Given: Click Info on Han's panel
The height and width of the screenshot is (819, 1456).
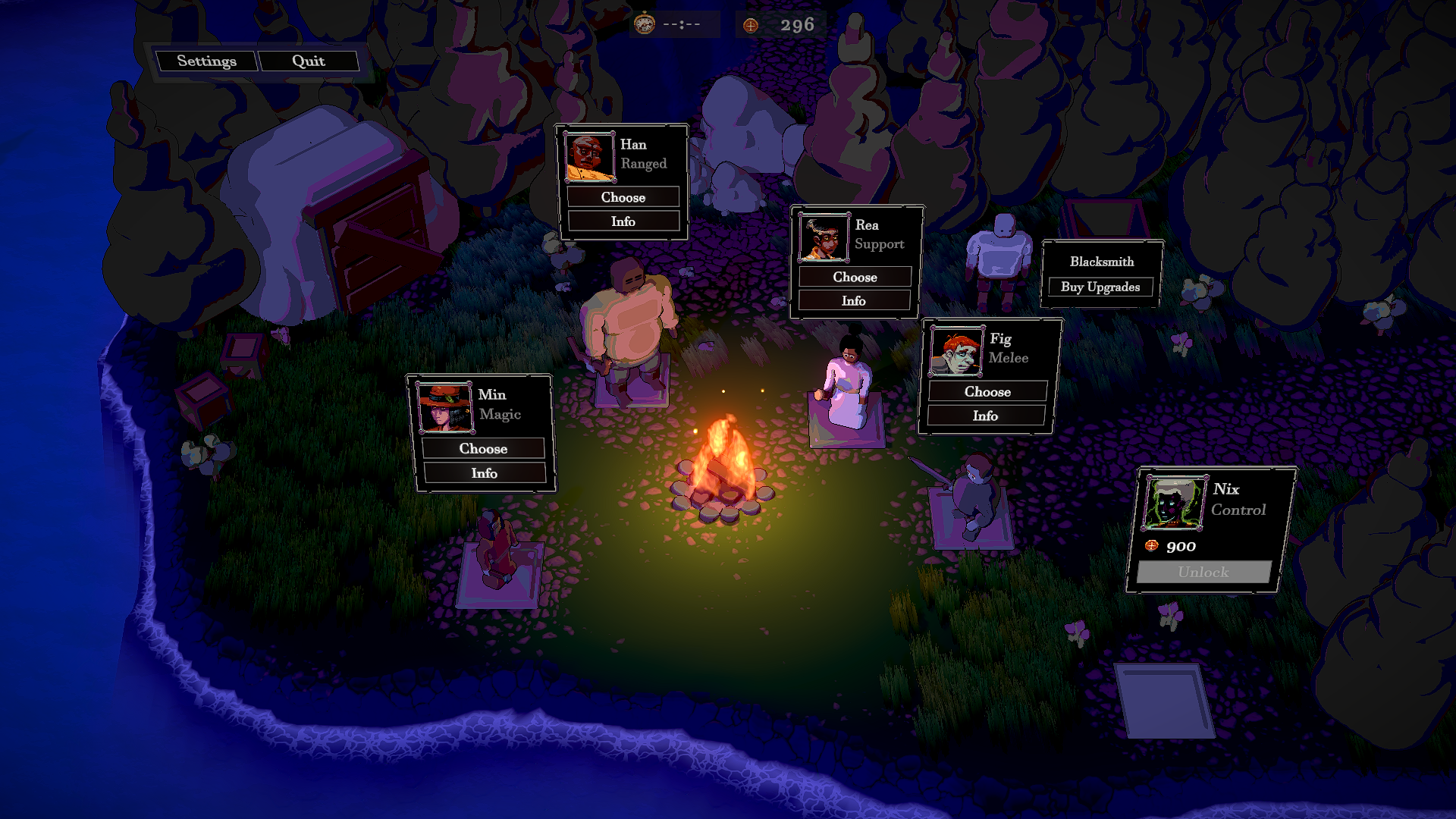Looking at the screenshot, I should pyautogui.click(x=623, y=221).
